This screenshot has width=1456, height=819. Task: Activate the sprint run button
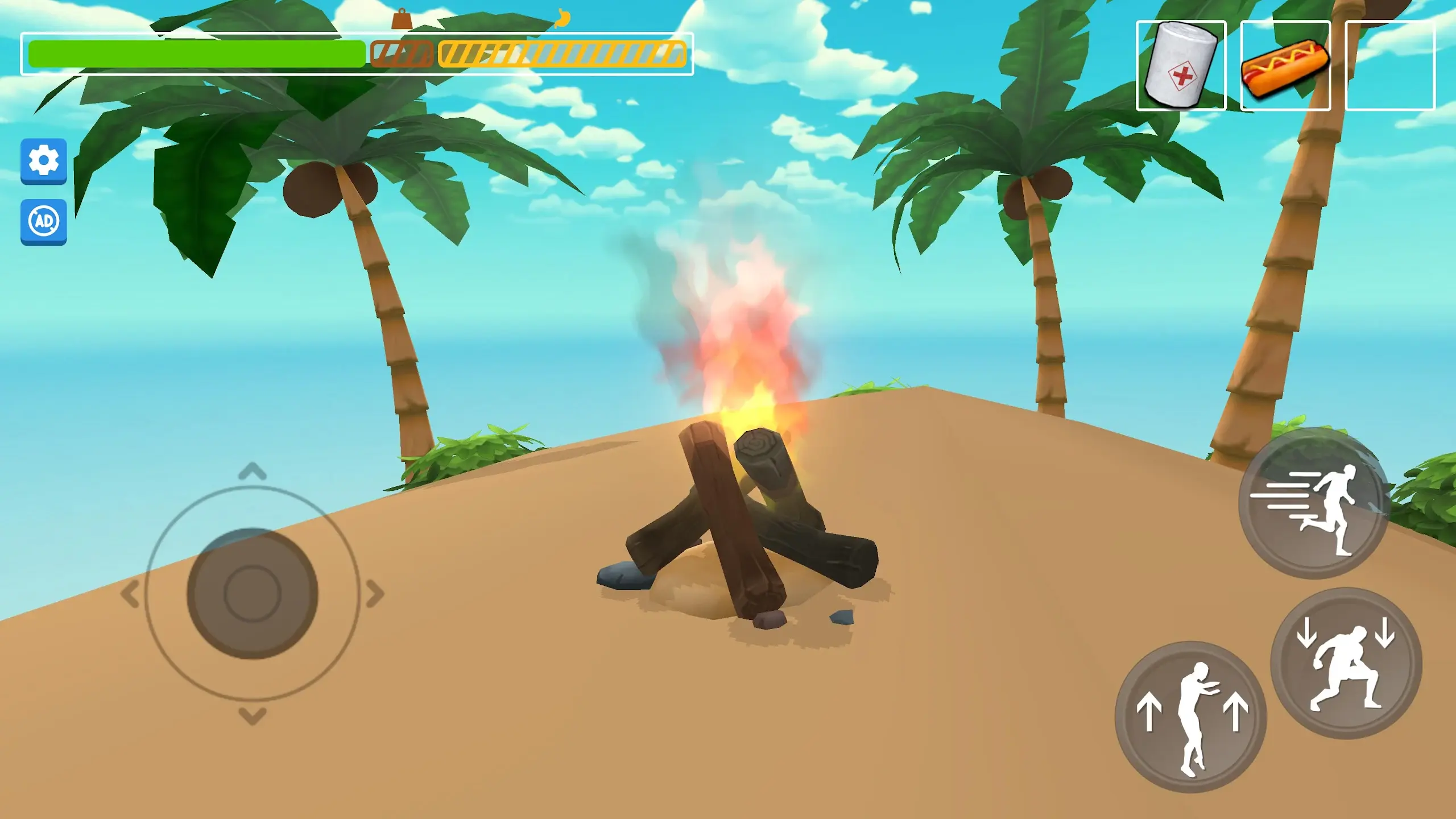[x=1313, y=503]
